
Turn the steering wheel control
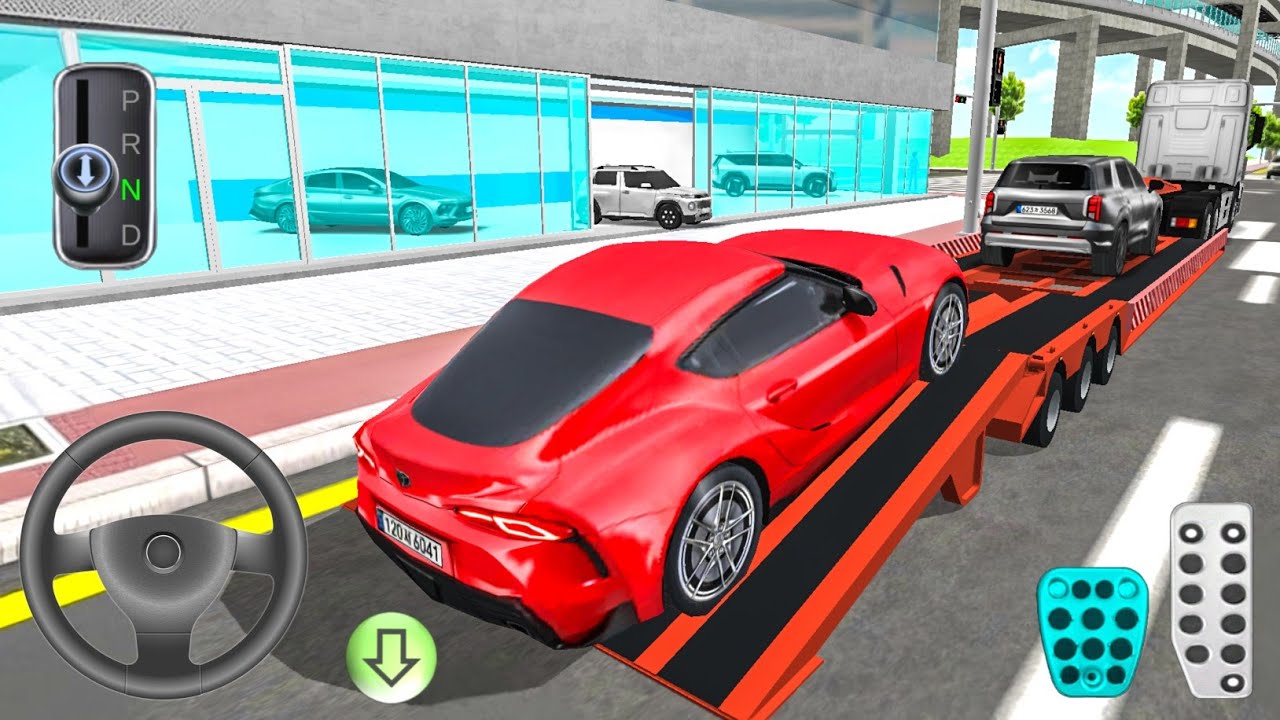click(163, 554)
